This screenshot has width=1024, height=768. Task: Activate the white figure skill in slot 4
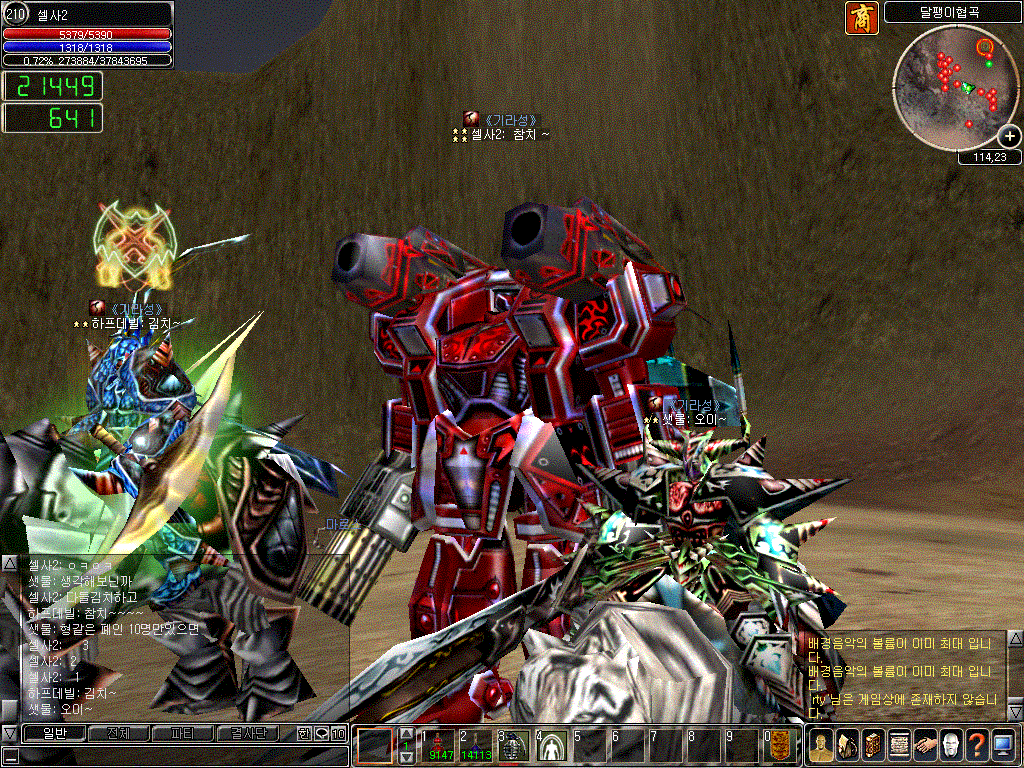[x=551, y=746]
